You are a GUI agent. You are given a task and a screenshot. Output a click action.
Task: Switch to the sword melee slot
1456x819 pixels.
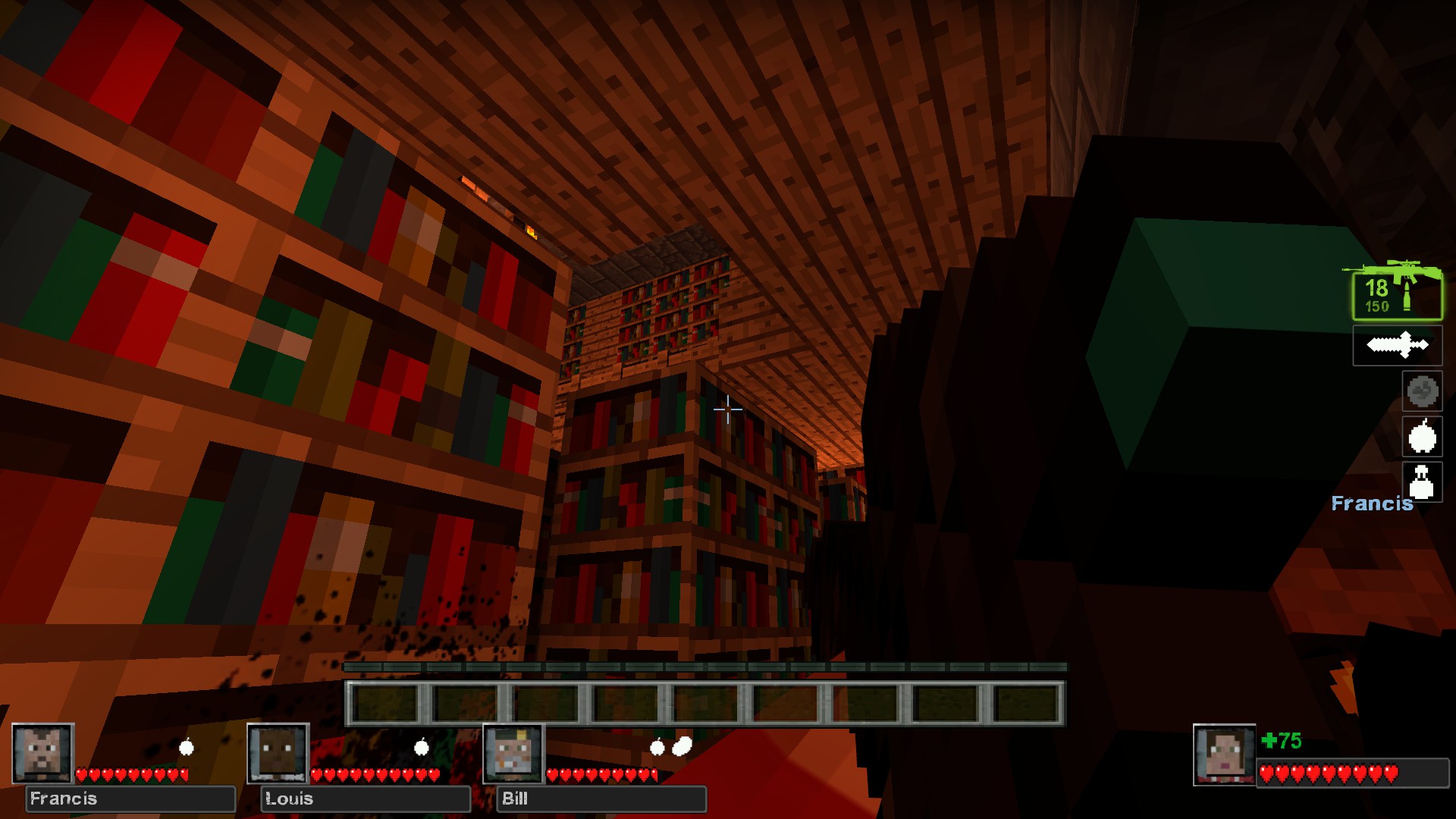[x=1397, y=346]
